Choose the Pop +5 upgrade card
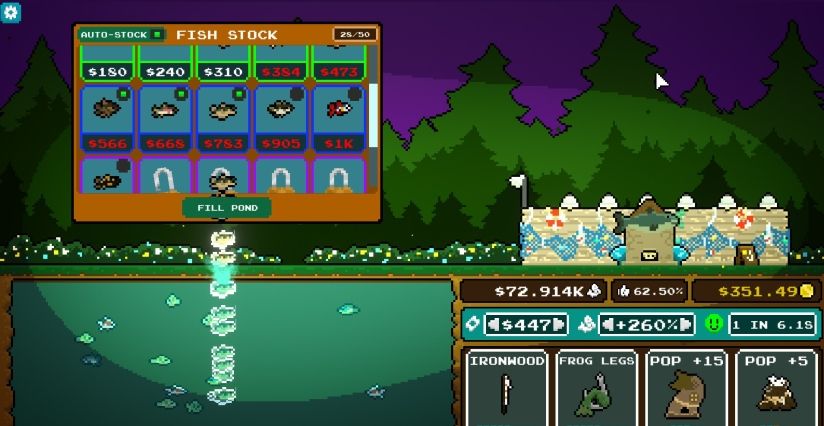 [776, 388]
